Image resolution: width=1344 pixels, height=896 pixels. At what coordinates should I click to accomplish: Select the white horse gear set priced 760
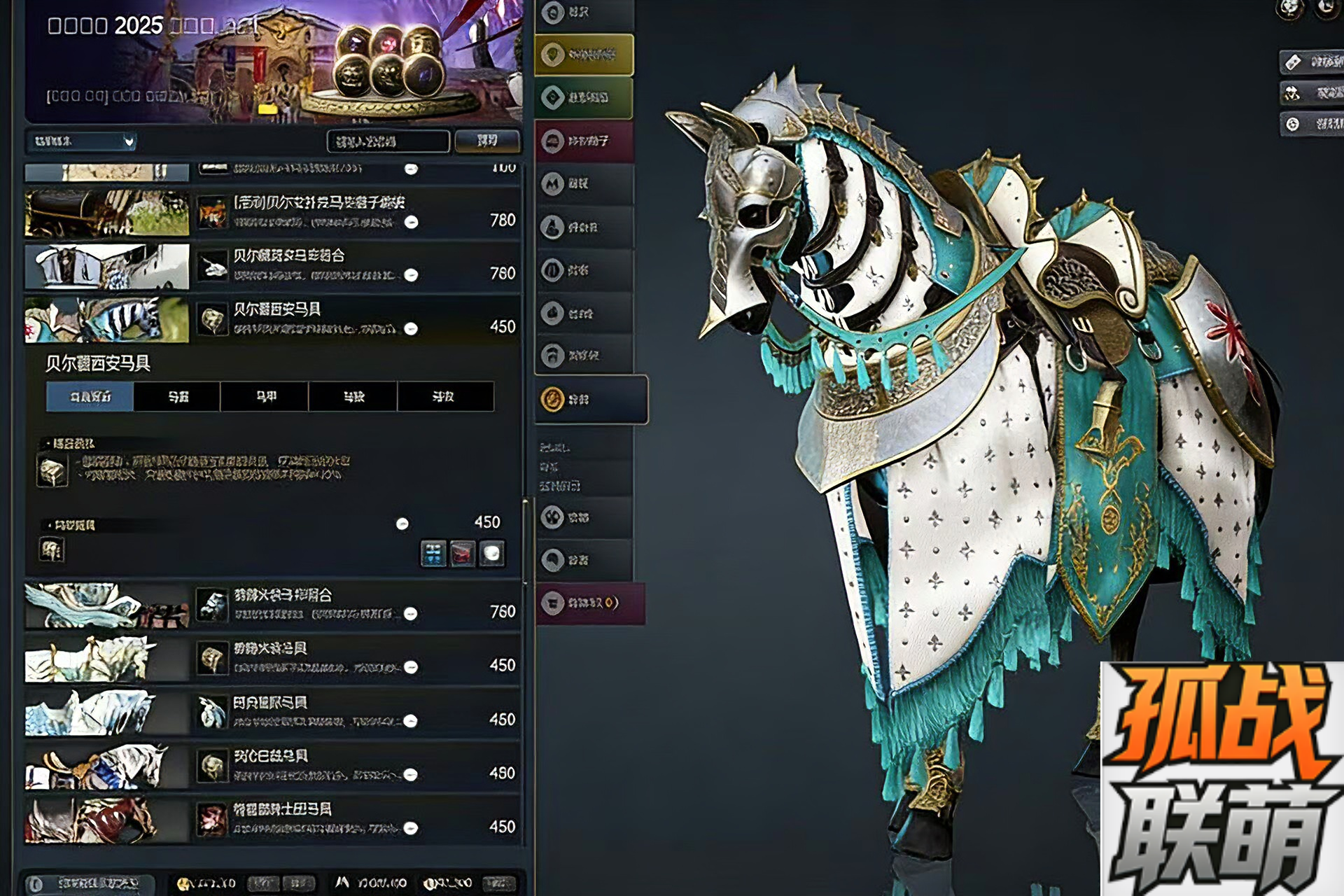tap(273, 266)
